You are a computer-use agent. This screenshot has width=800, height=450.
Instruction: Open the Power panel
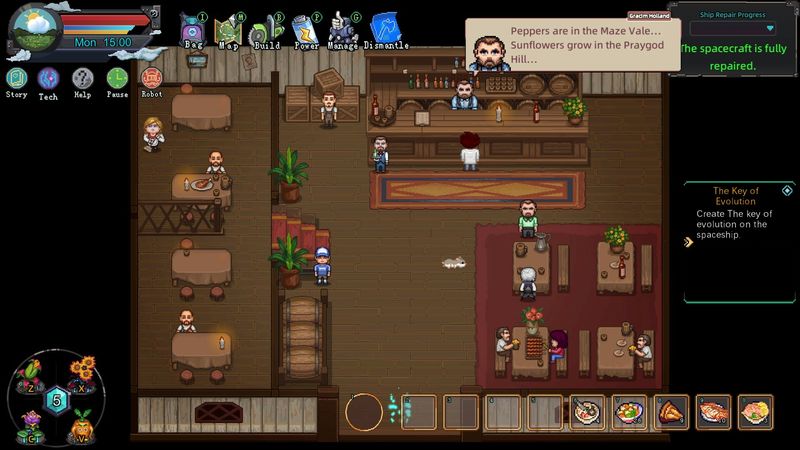point(305,30)
